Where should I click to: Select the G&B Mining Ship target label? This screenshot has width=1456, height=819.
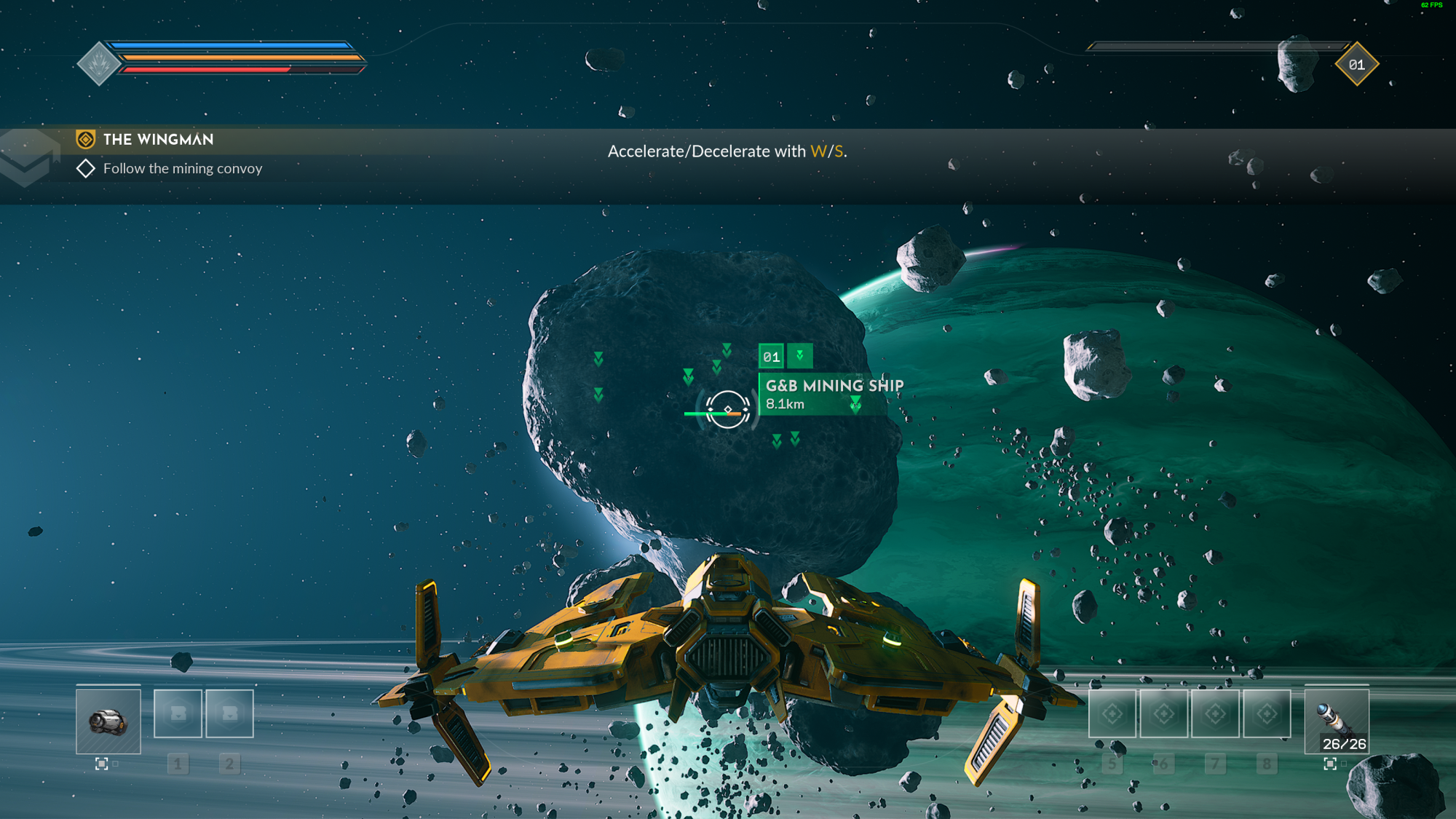click(833, 394)
